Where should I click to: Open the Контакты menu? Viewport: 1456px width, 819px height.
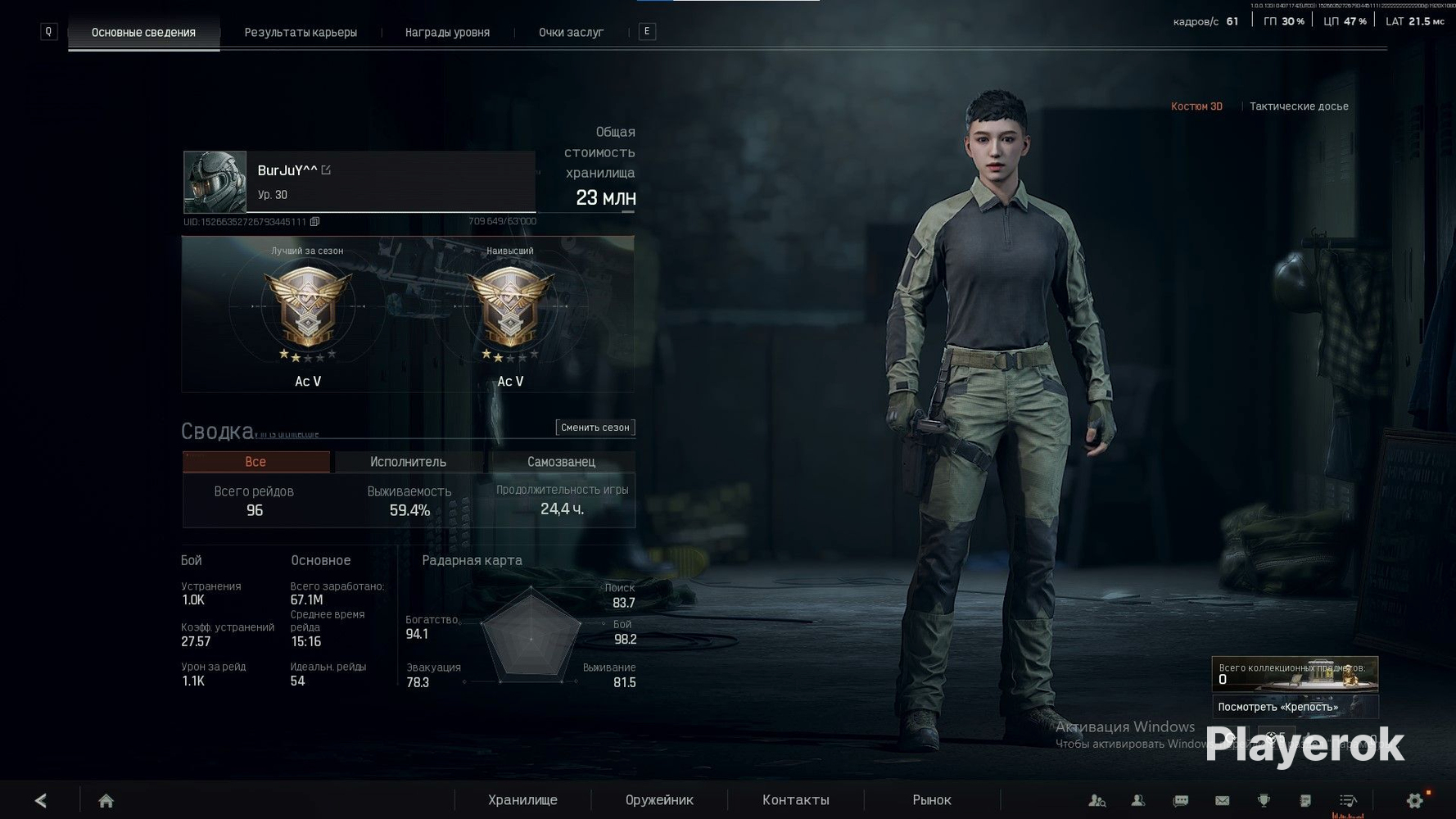[795, 800]
